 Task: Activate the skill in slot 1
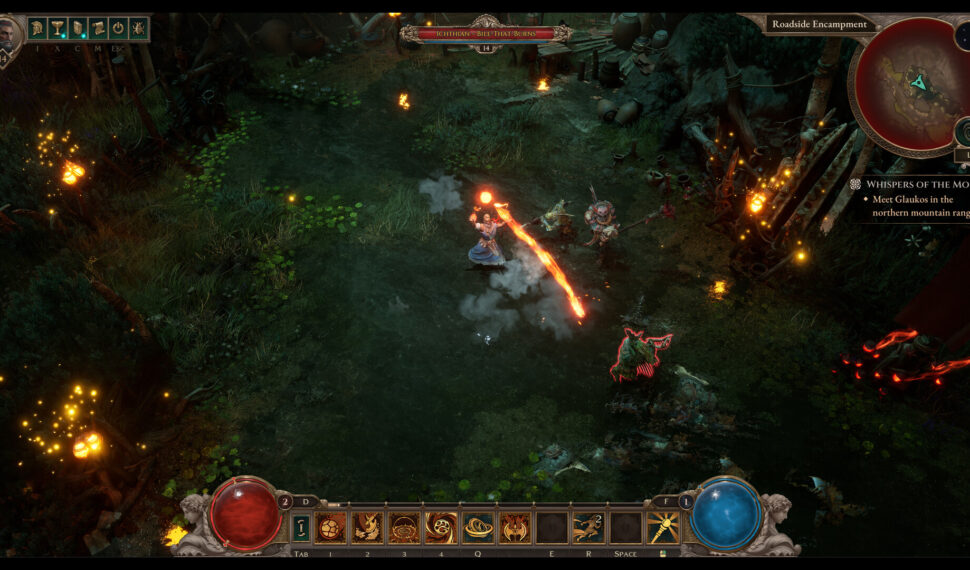[330, 528]
